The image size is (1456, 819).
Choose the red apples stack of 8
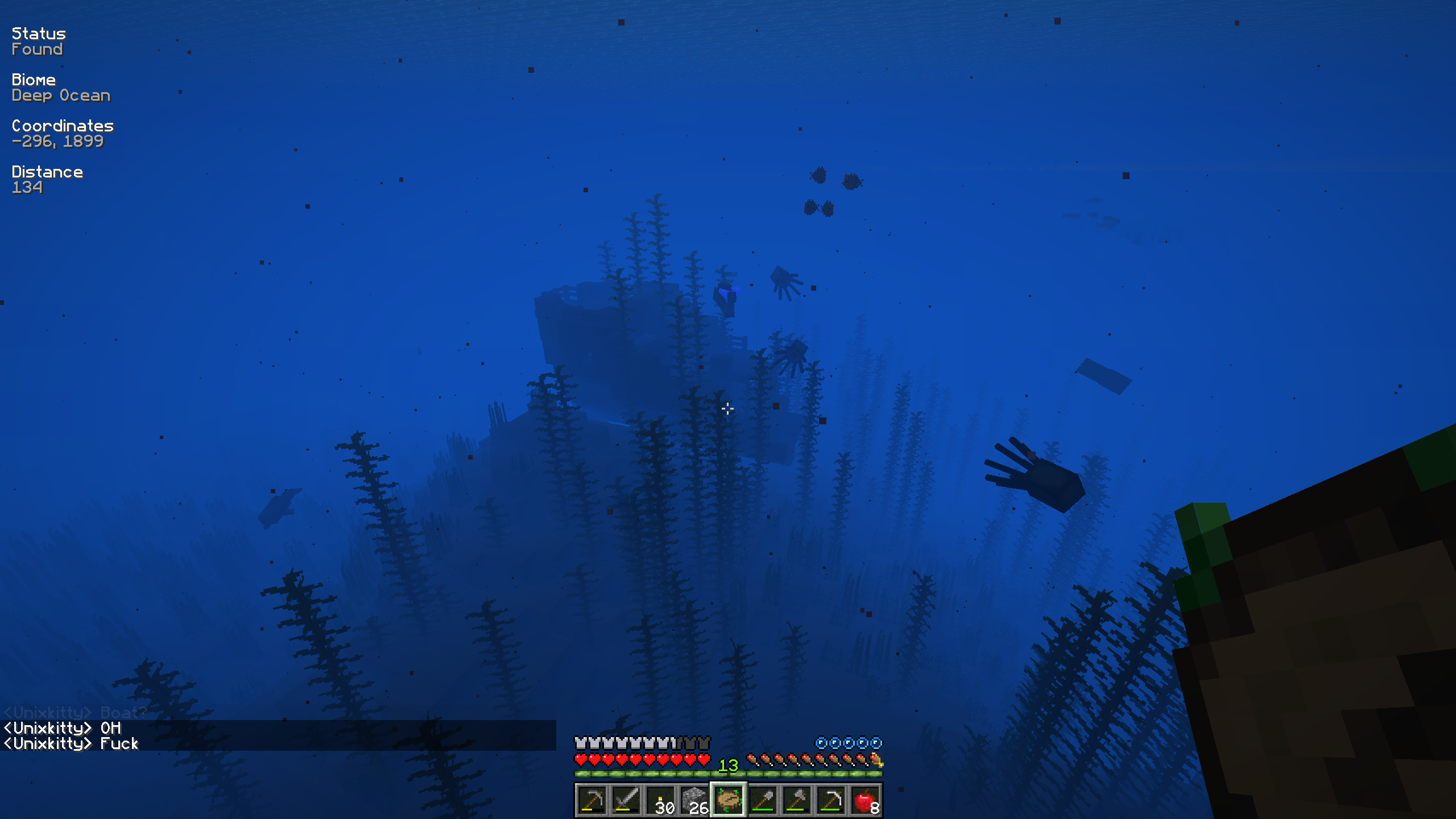click(x=865, y=800)
